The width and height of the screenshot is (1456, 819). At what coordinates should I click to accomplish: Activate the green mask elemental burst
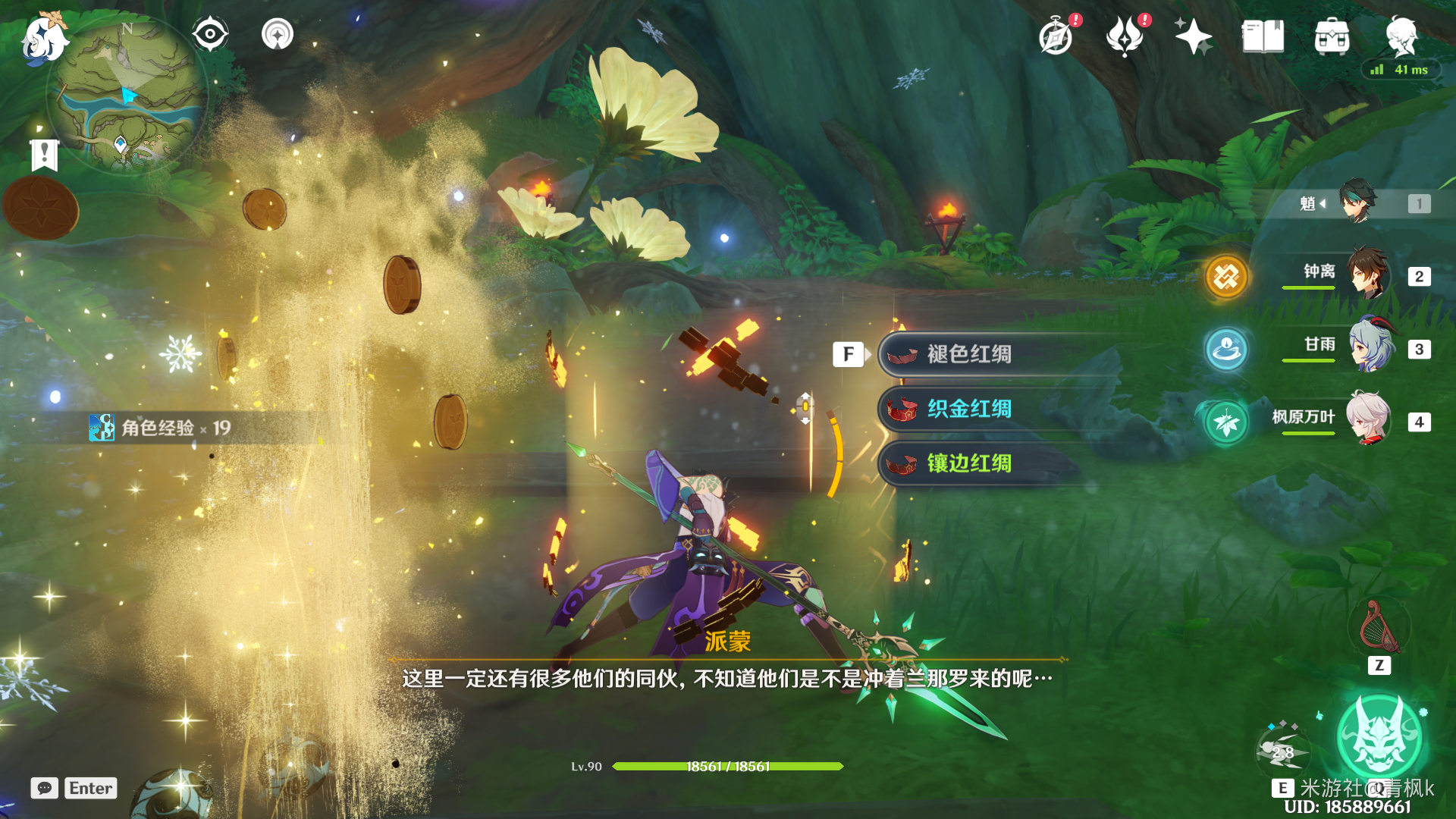(1379, 737)
